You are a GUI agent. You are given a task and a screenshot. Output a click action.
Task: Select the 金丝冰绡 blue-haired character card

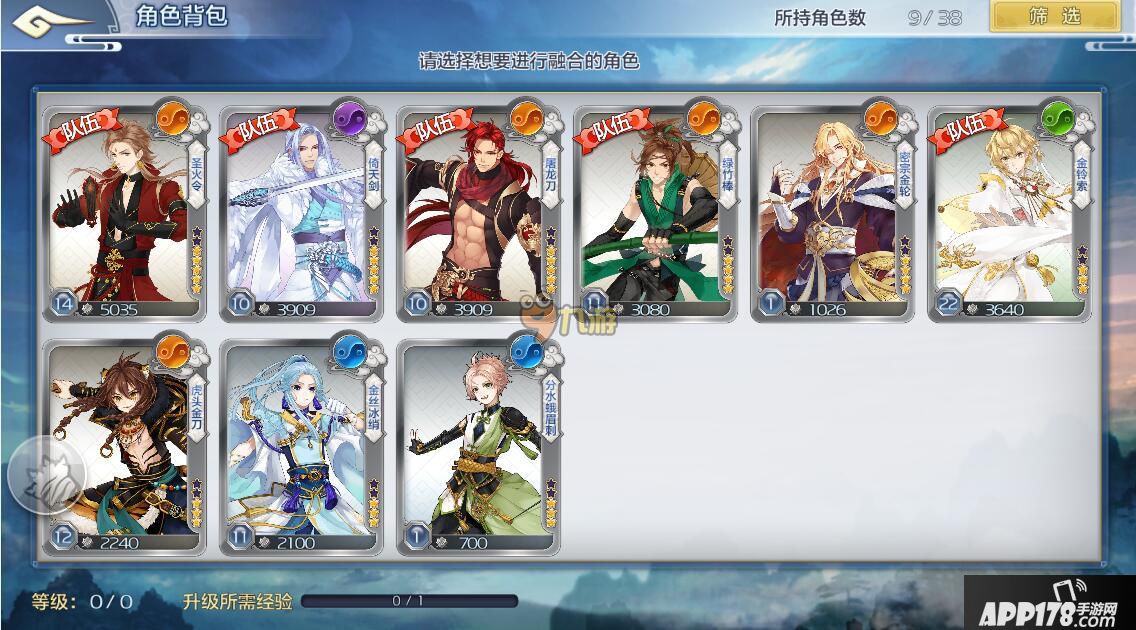(x=301, y=447)
